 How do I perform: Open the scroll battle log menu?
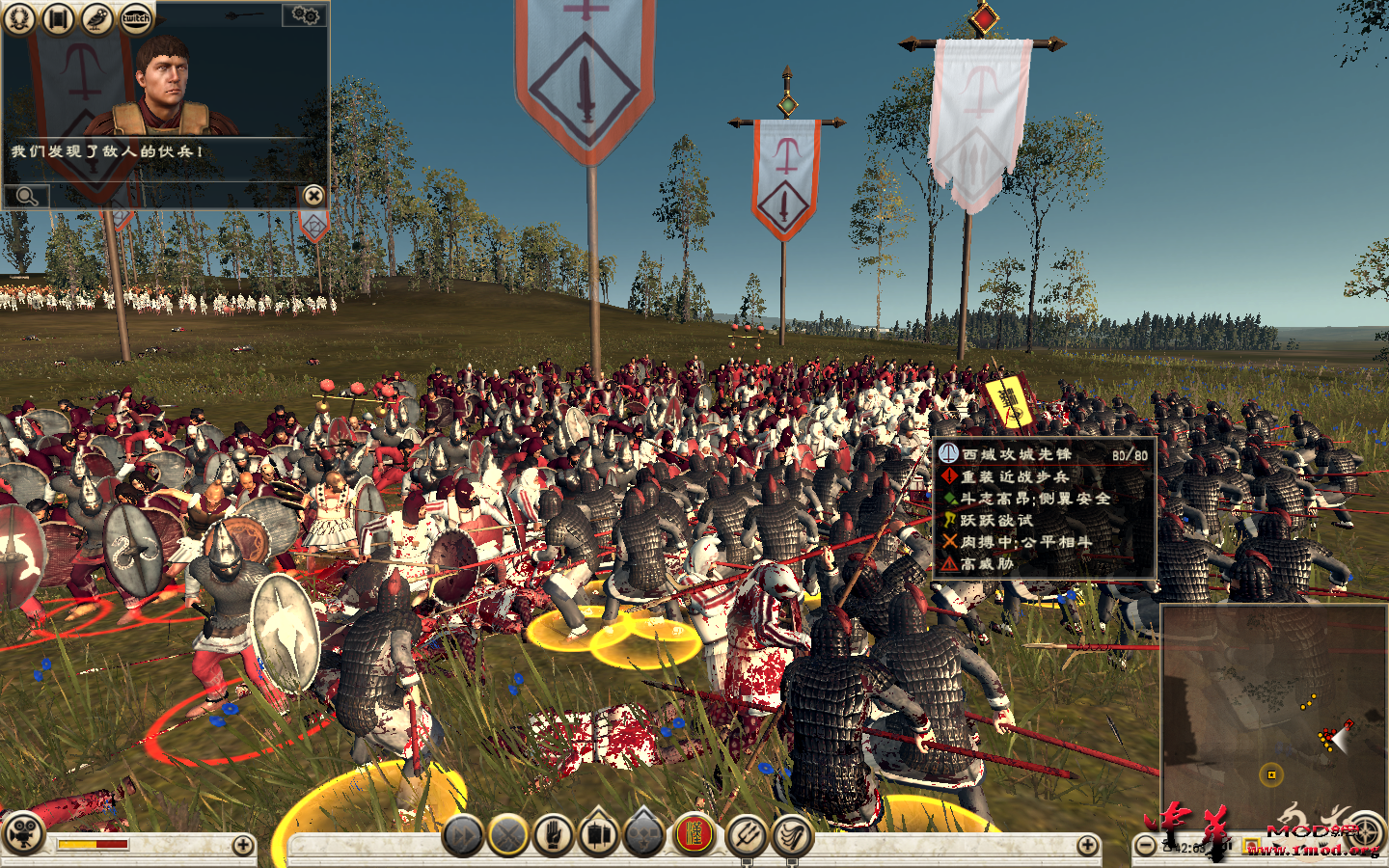(x=56, y=16)
